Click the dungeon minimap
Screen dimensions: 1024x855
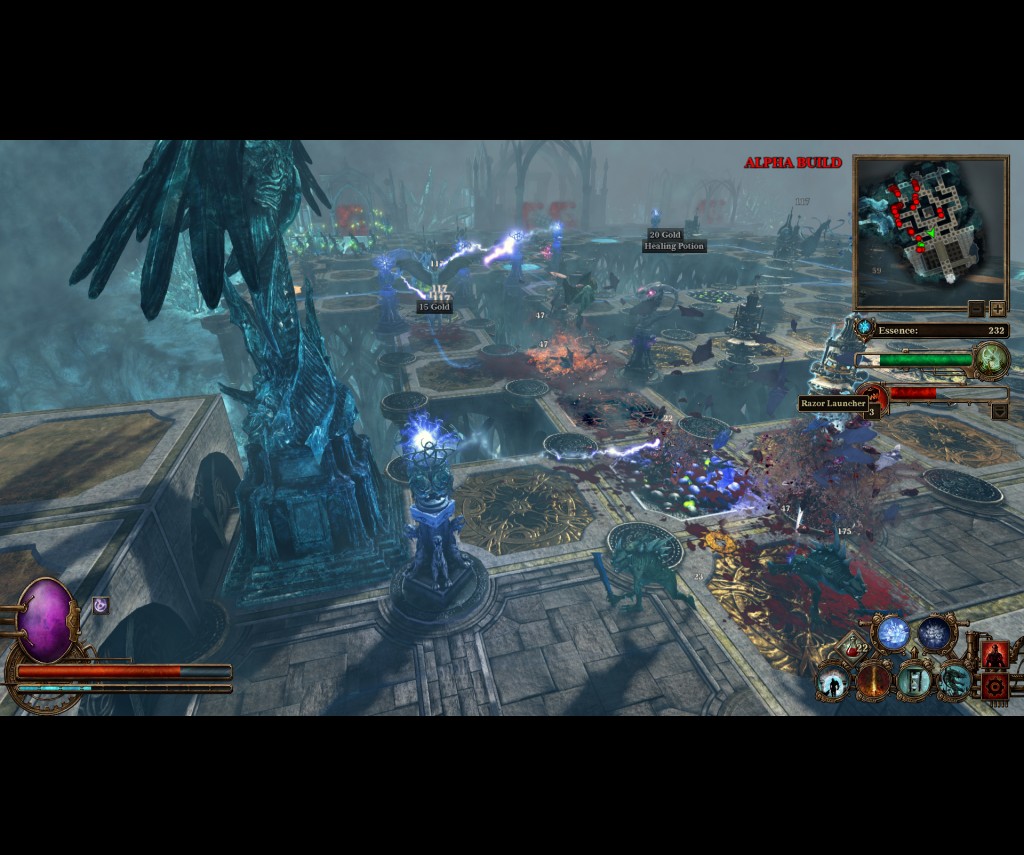tap(930, 231)
